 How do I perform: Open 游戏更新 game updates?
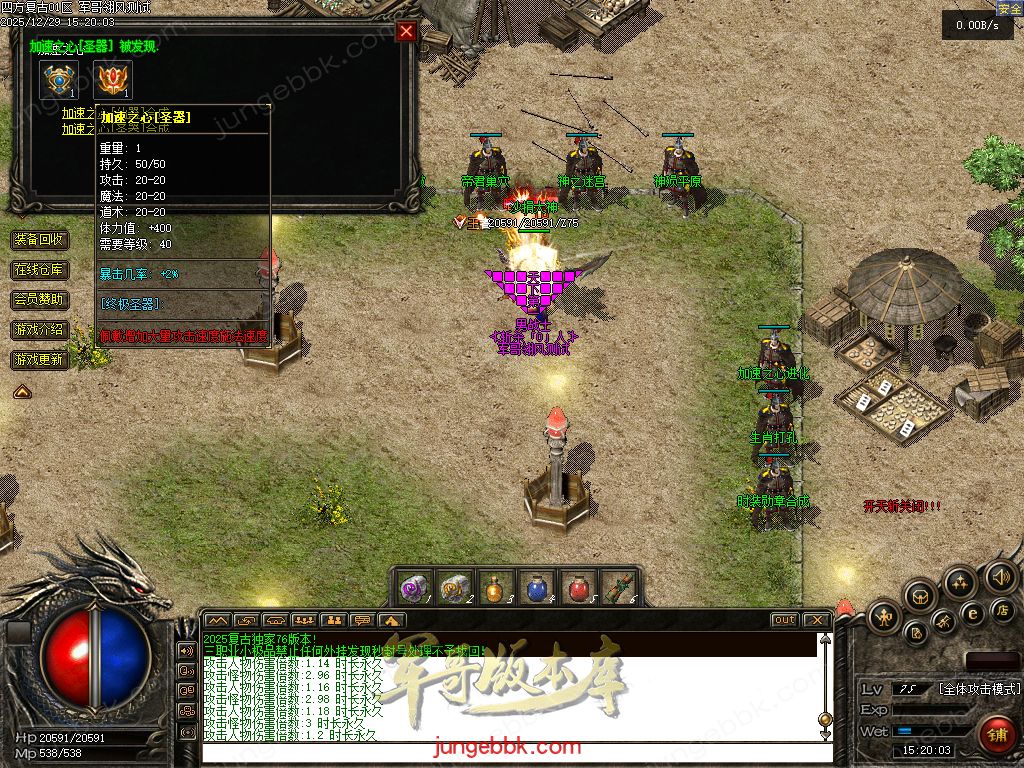tap(40, 359)
